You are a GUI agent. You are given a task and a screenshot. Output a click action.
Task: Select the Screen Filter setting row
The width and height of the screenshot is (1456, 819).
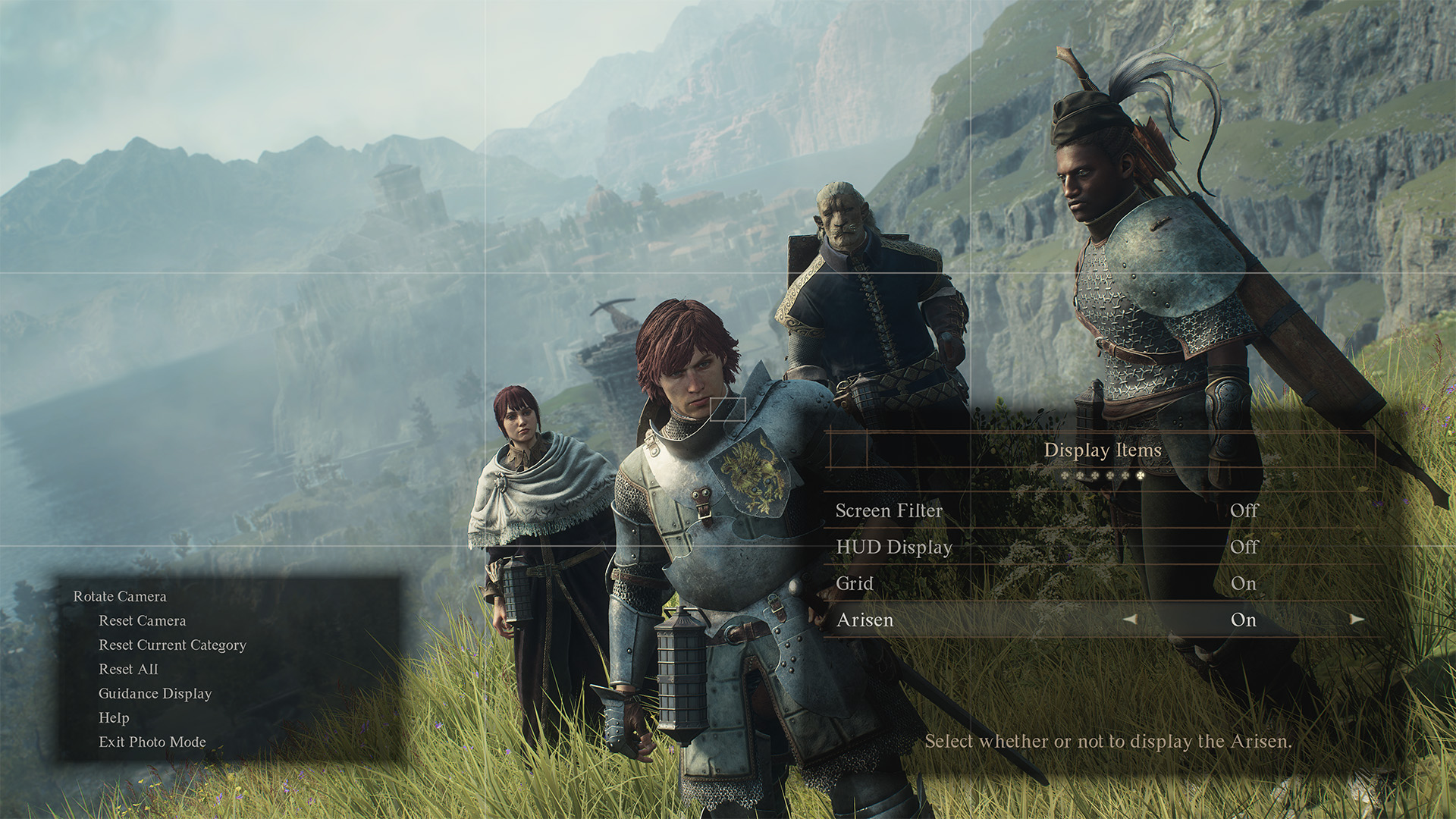[x=889, y=511]
